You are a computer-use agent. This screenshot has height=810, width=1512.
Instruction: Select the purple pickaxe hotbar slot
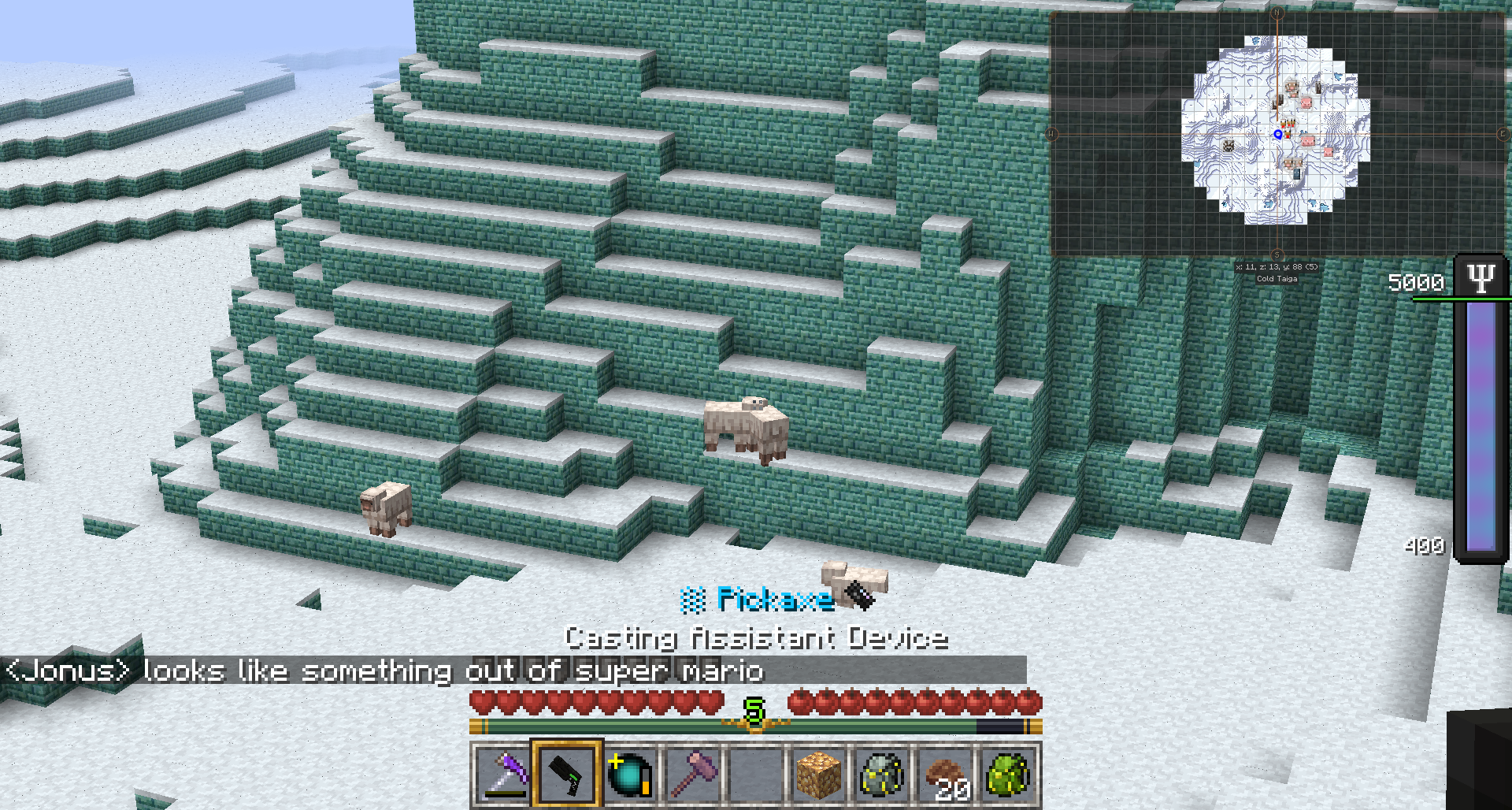(x=504, y=775)
